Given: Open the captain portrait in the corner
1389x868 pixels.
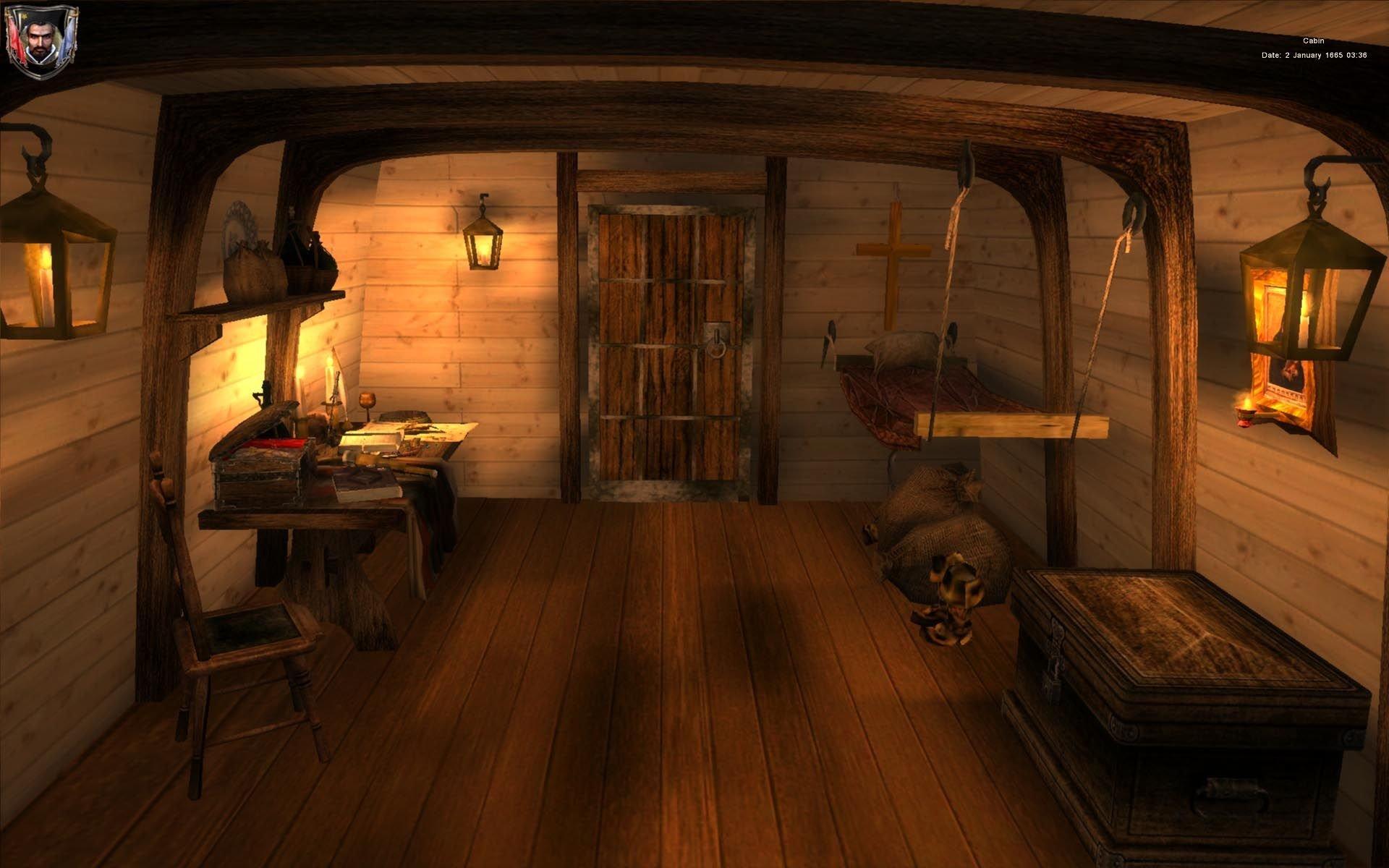Looking at the screenshot, I should pyautogui.click(x=41, y=41).
